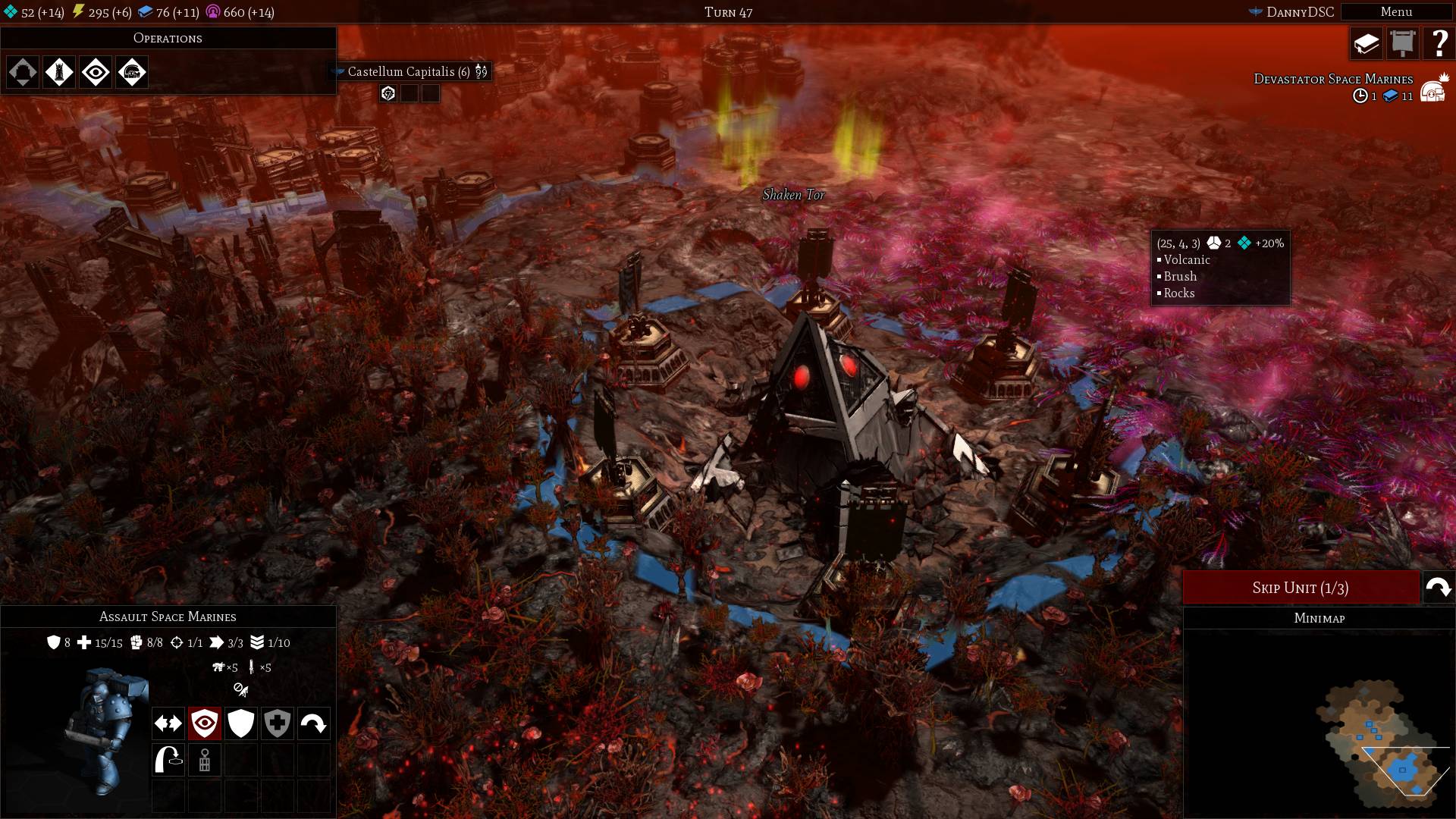
Task: Activate the statue operation icon
Action: click(x=59, y=73)
